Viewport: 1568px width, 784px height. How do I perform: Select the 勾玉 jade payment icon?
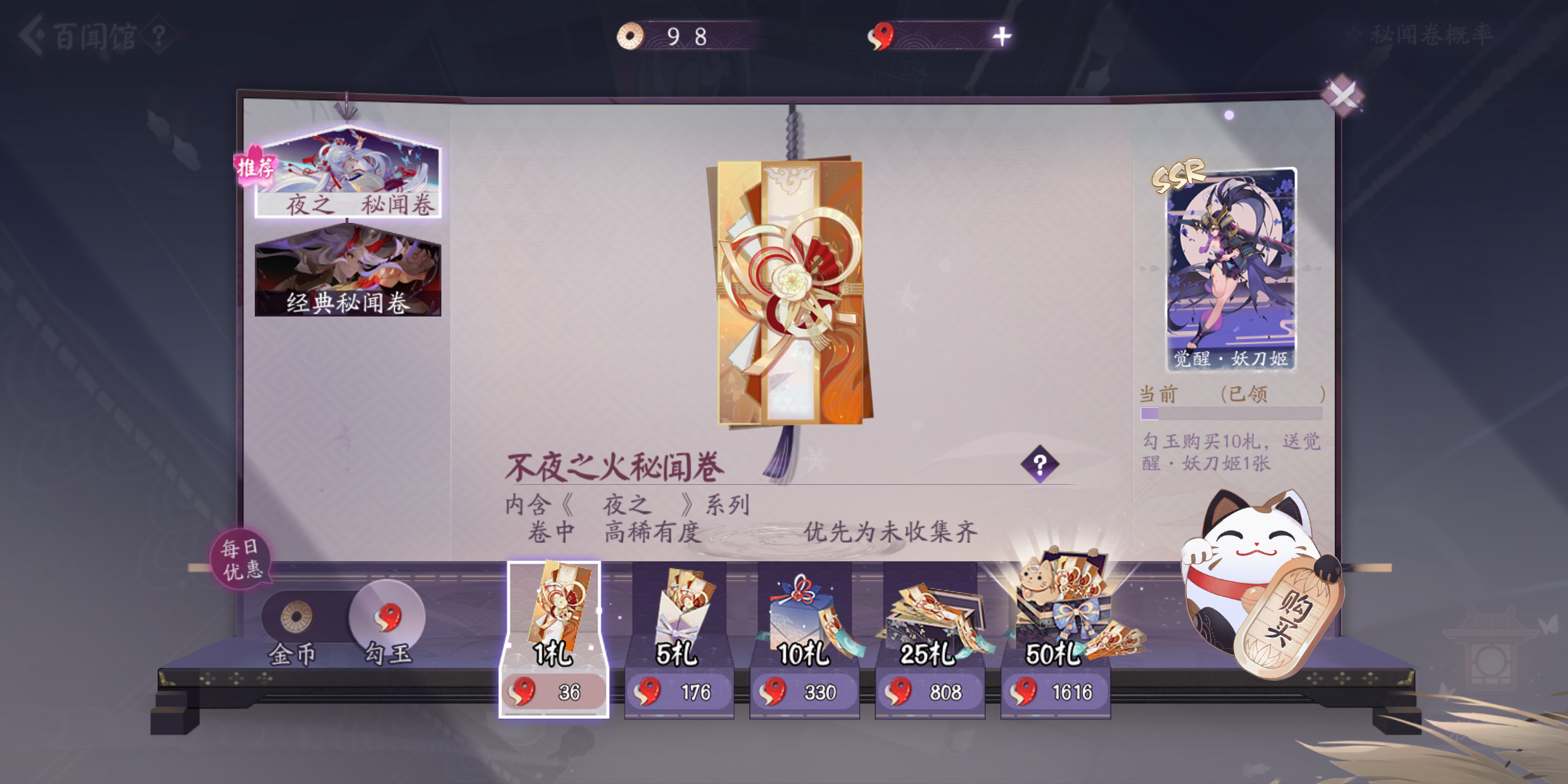point(387,616)
